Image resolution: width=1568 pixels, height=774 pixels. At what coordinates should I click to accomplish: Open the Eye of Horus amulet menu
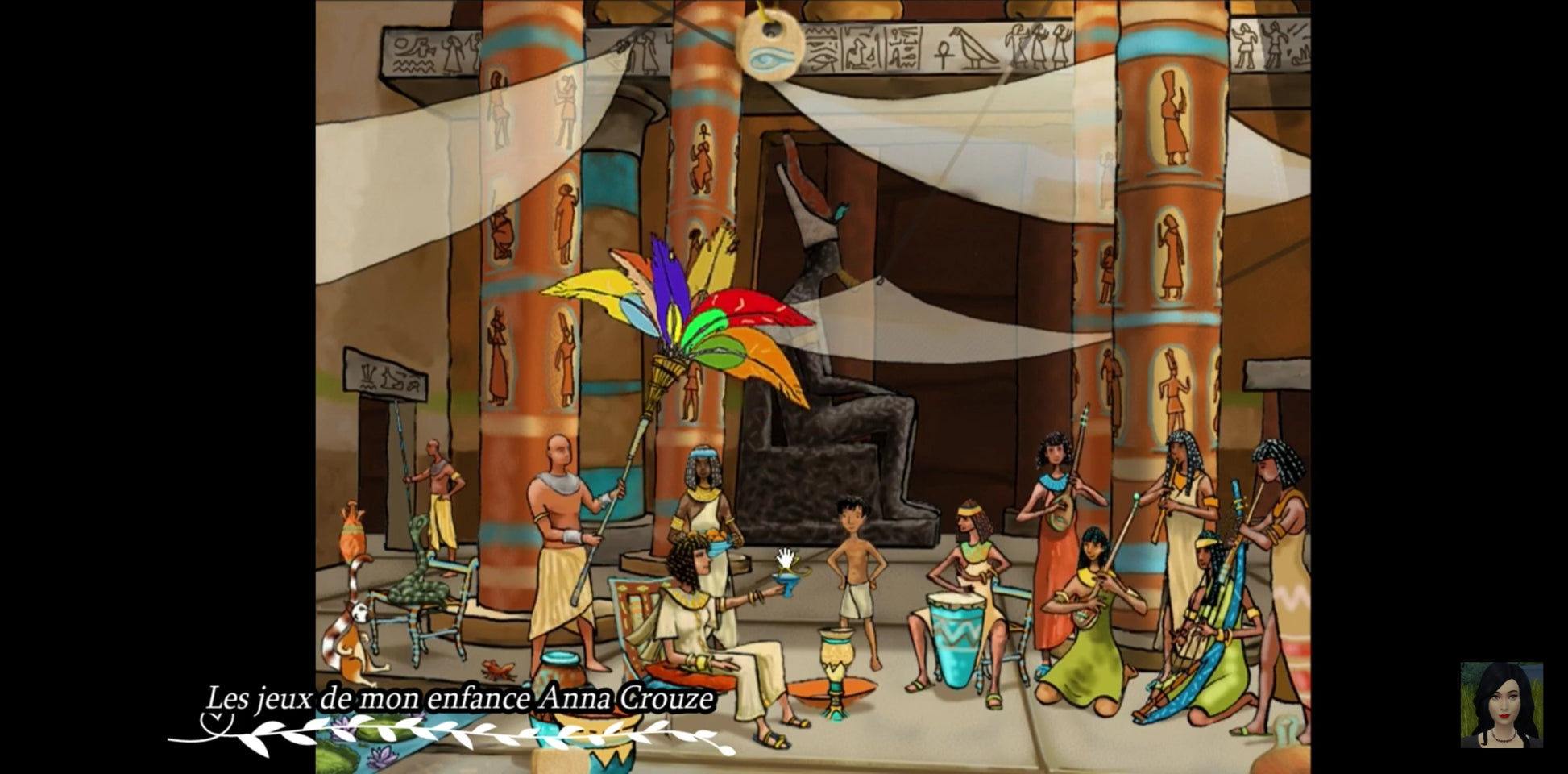pos(769,49)
